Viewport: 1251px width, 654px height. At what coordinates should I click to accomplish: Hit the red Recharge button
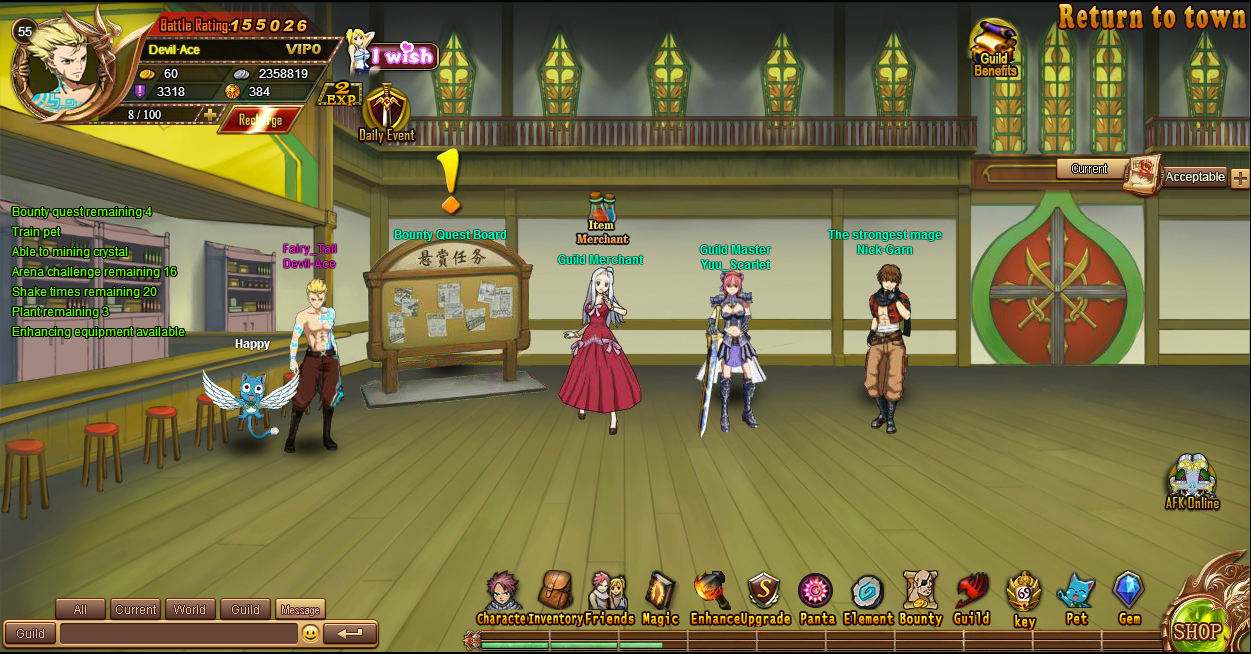260,120
